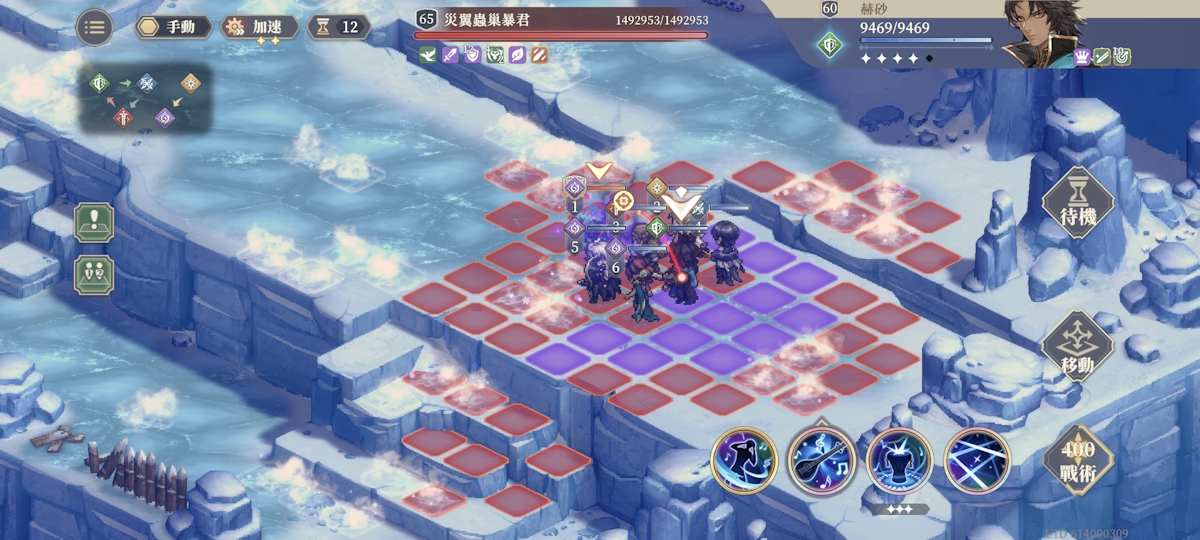
Task: Open the list menu button
Action: pos(94,27)
